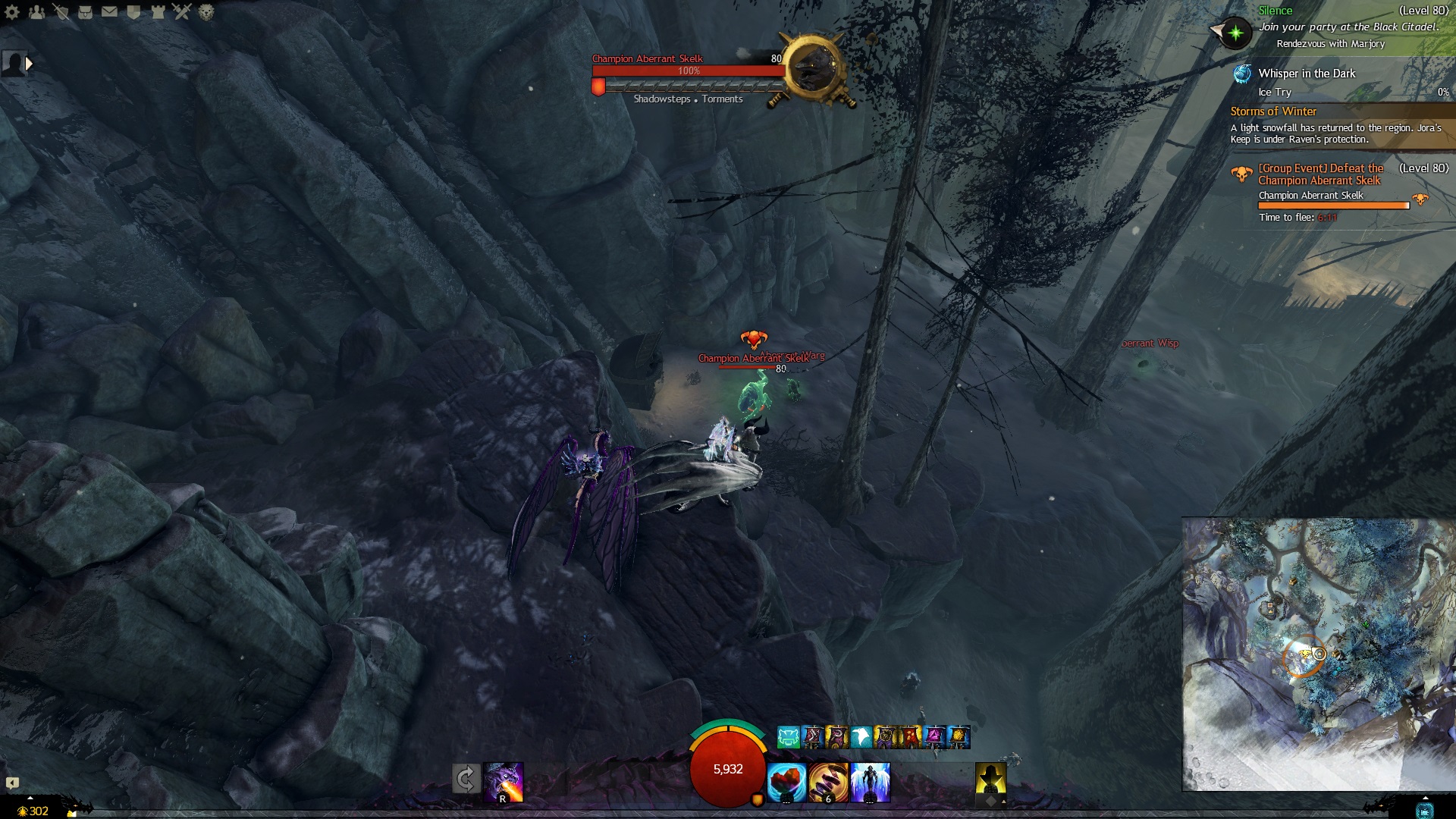
Task: Open the guild shield icon
Action: click(x=133, y=12)
